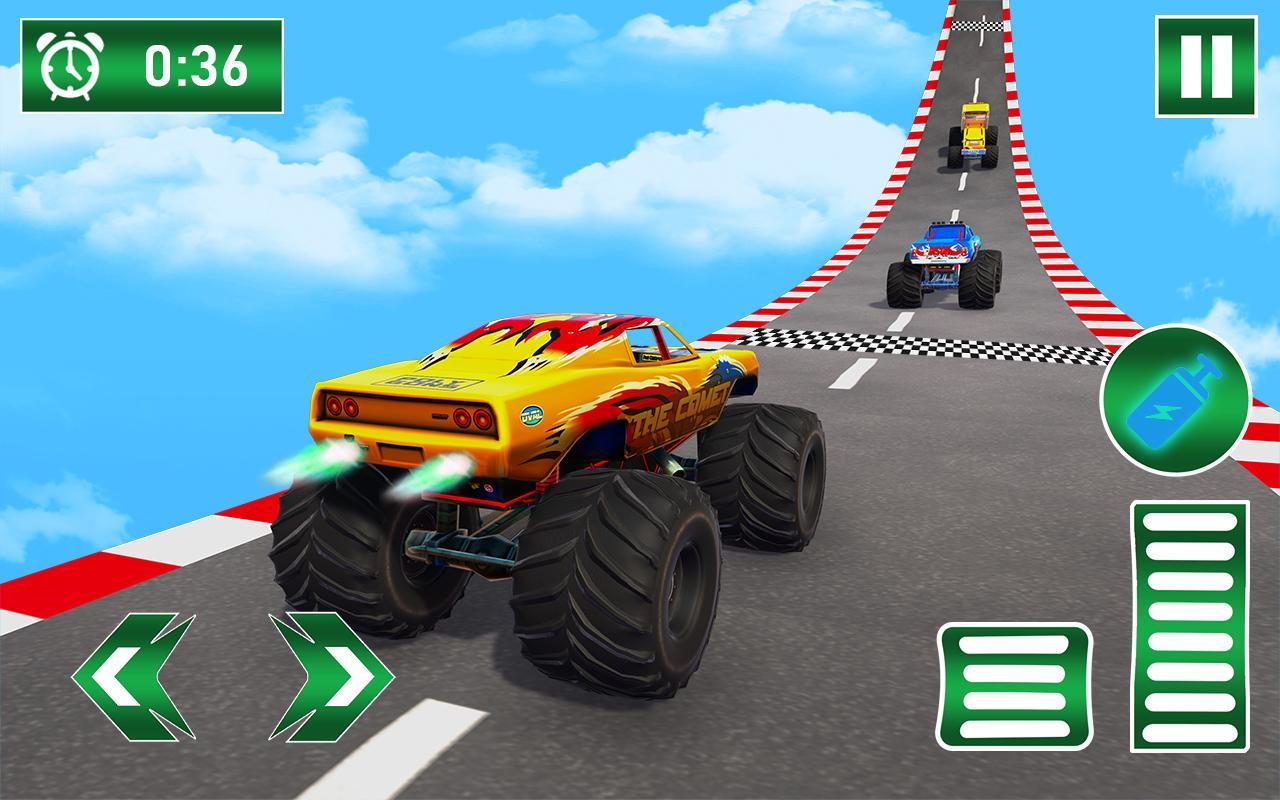Tap the yellow truck near the ramp top

tap(972, 130)
